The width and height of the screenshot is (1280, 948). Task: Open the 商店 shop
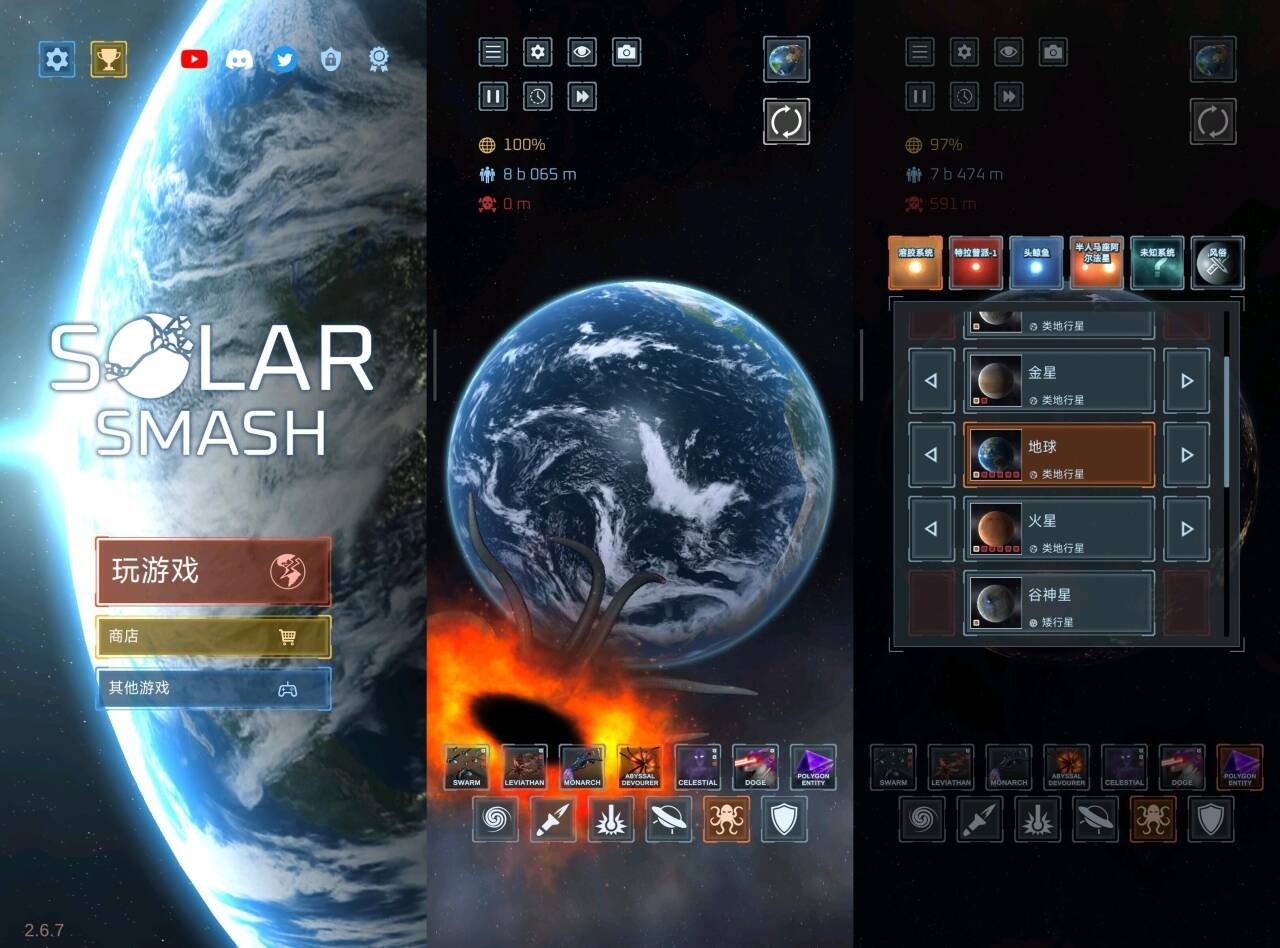tap(213, 636)
